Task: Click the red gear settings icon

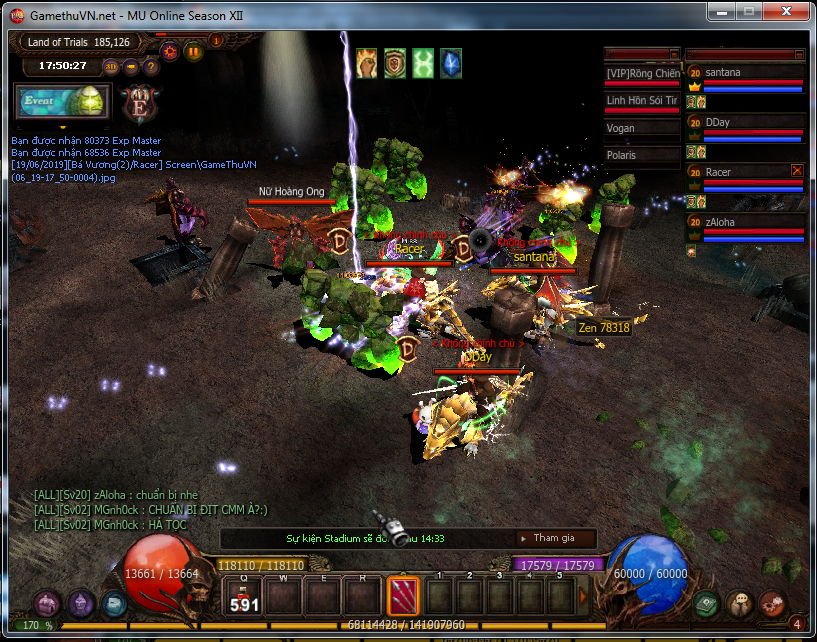Action: click(170, 51)
